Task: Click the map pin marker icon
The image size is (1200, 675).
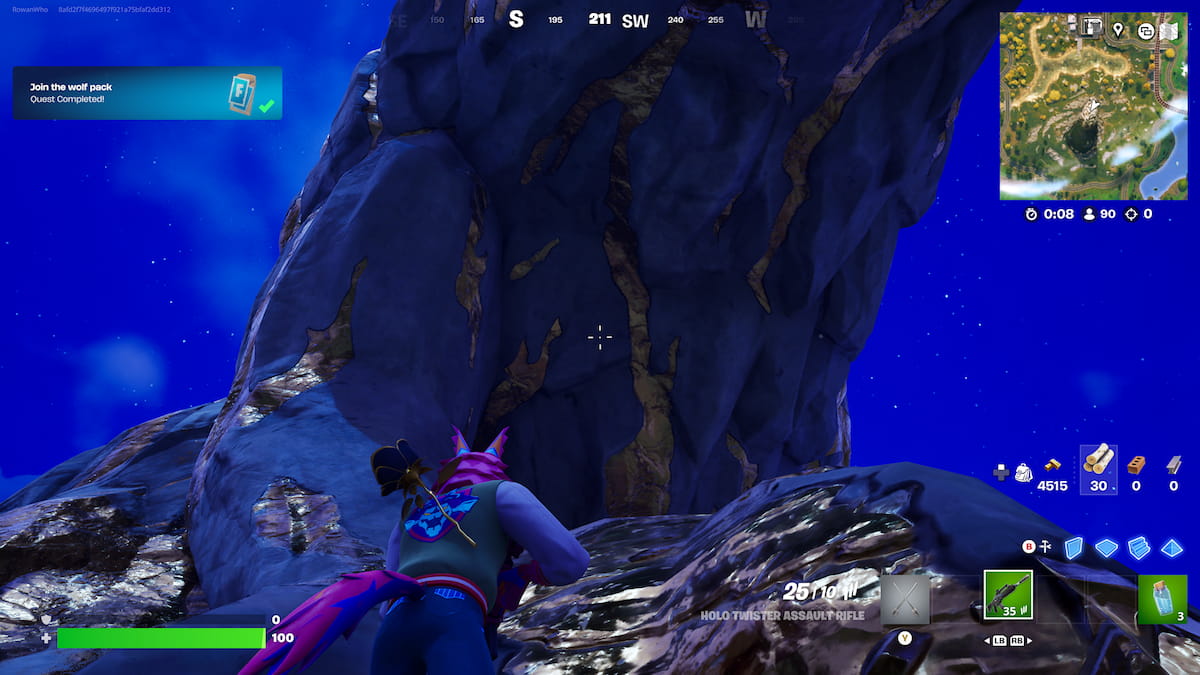Action: tap(1117, 30)
